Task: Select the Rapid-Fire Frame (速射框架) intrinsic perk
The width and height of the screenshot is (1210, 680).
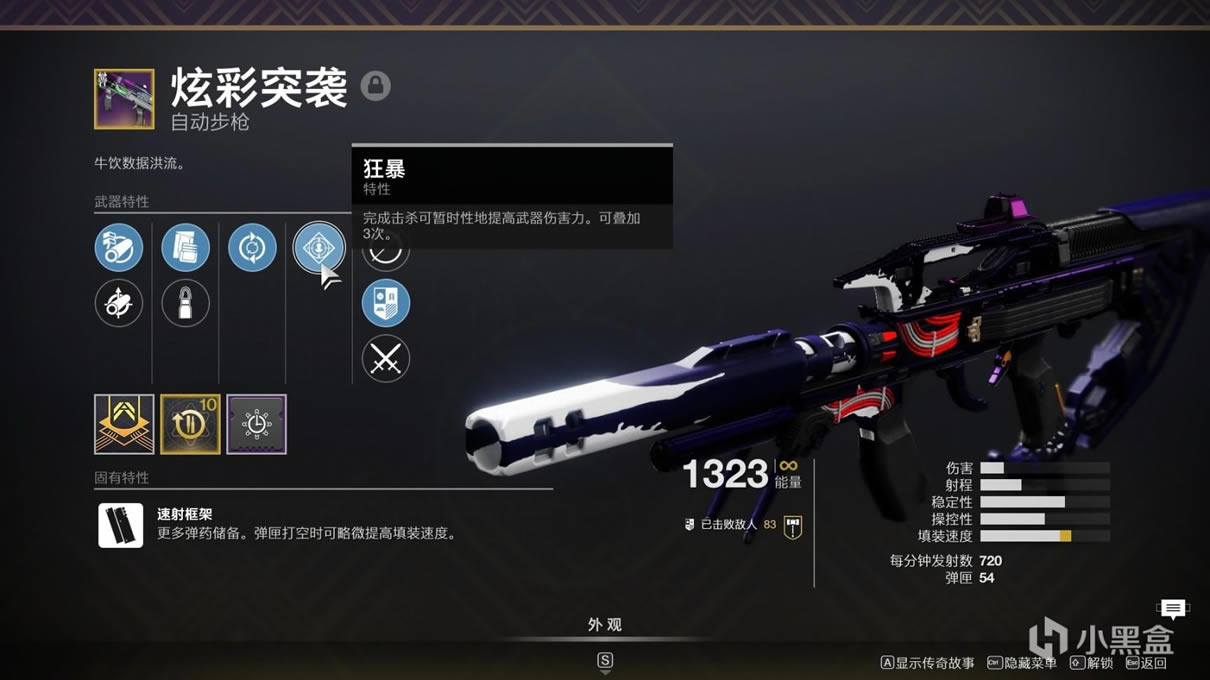Action: point(121,525)
